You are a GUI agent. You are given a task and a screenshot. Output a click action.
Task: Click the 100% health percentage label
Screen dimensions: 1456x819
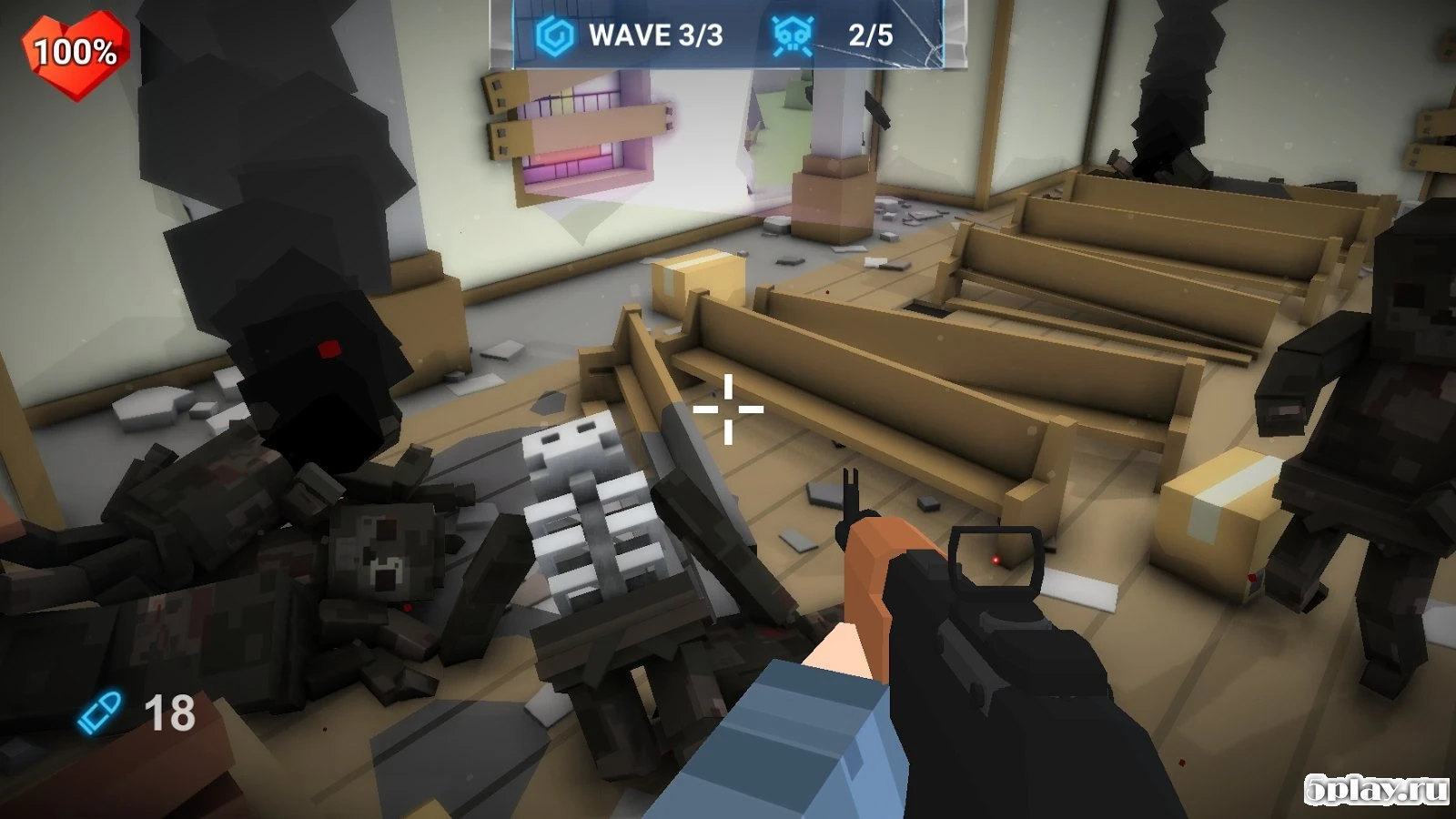73,52
